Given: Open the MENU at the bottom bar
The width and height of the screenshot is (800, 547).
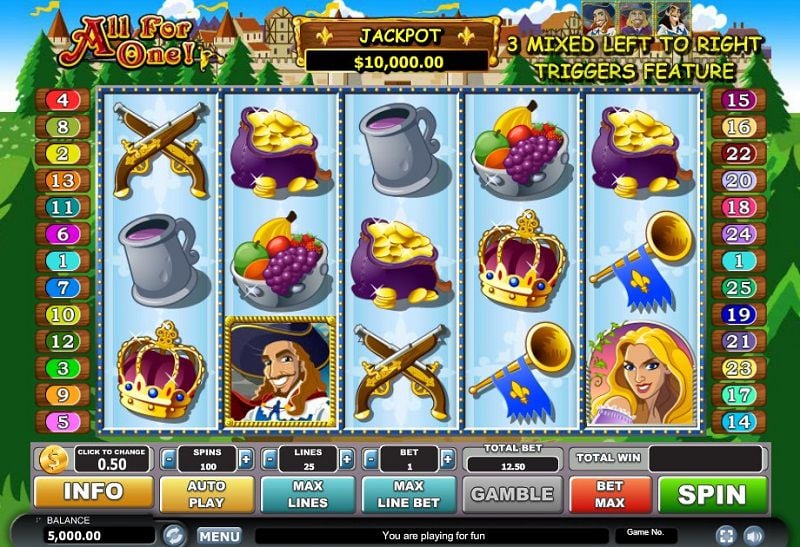Looking at the screenshot, I should click(218, 535).
